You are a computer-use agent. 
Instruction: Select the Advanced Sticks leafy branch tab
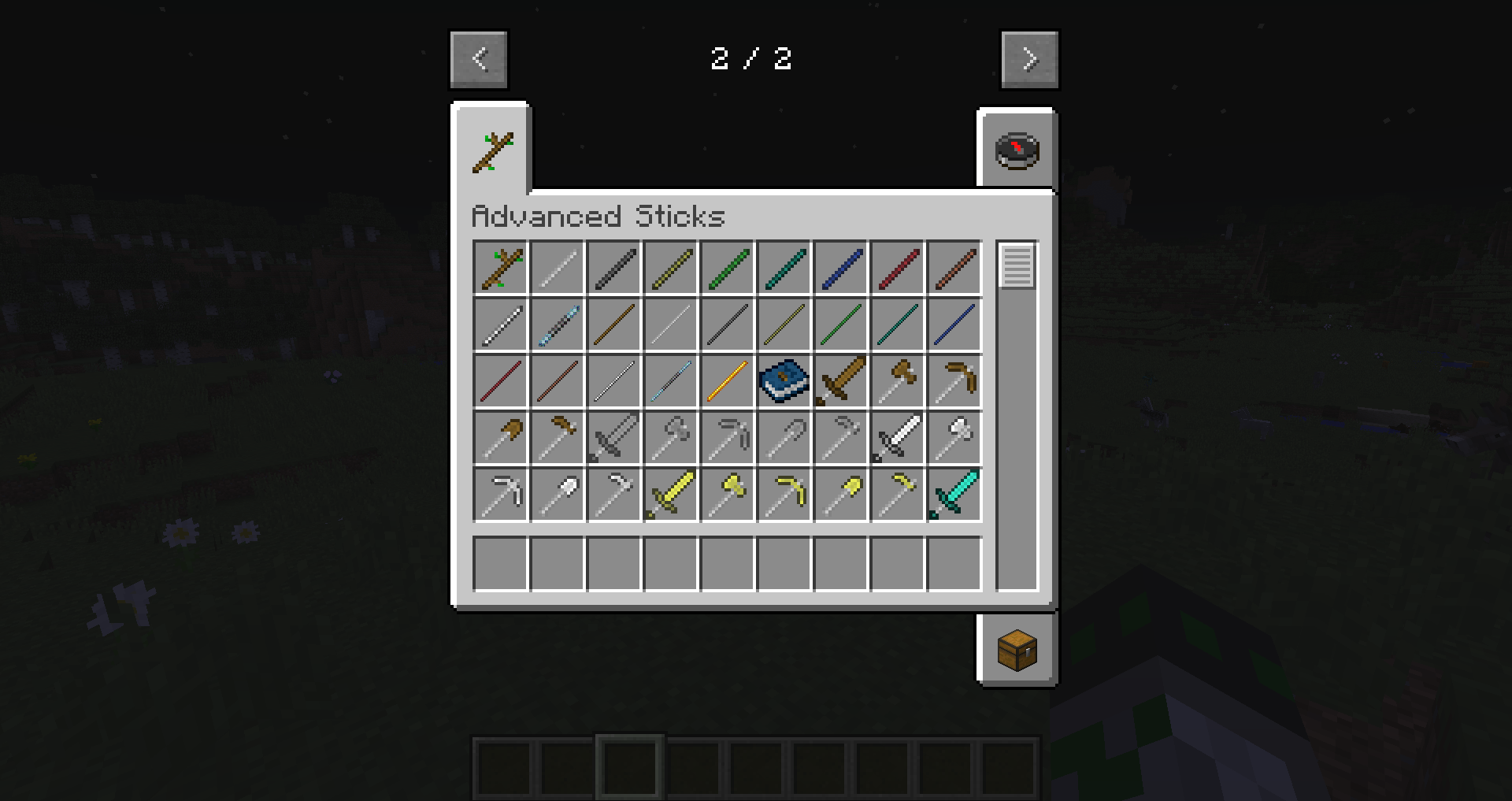pyautogui.click(x=492, y=152)
